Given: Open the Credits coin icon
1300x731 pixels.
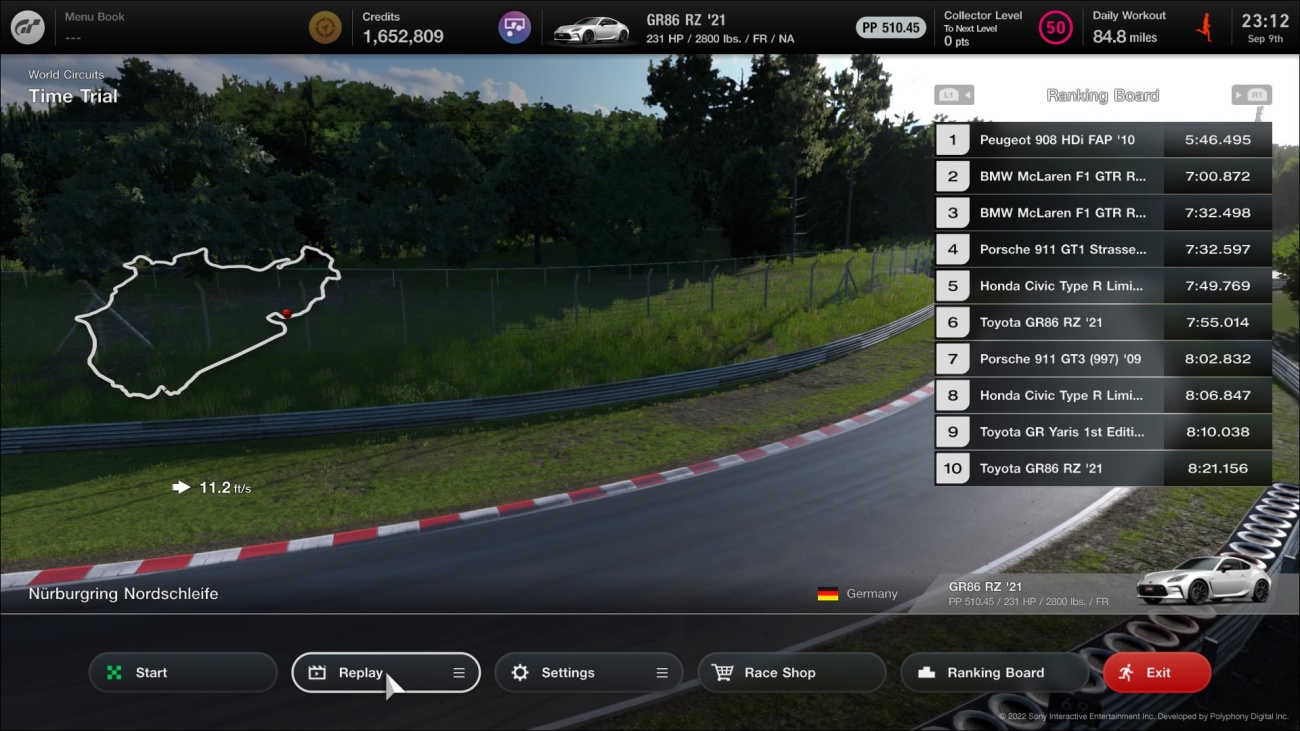Looking at the screenshot, I should tap(324, 27).
